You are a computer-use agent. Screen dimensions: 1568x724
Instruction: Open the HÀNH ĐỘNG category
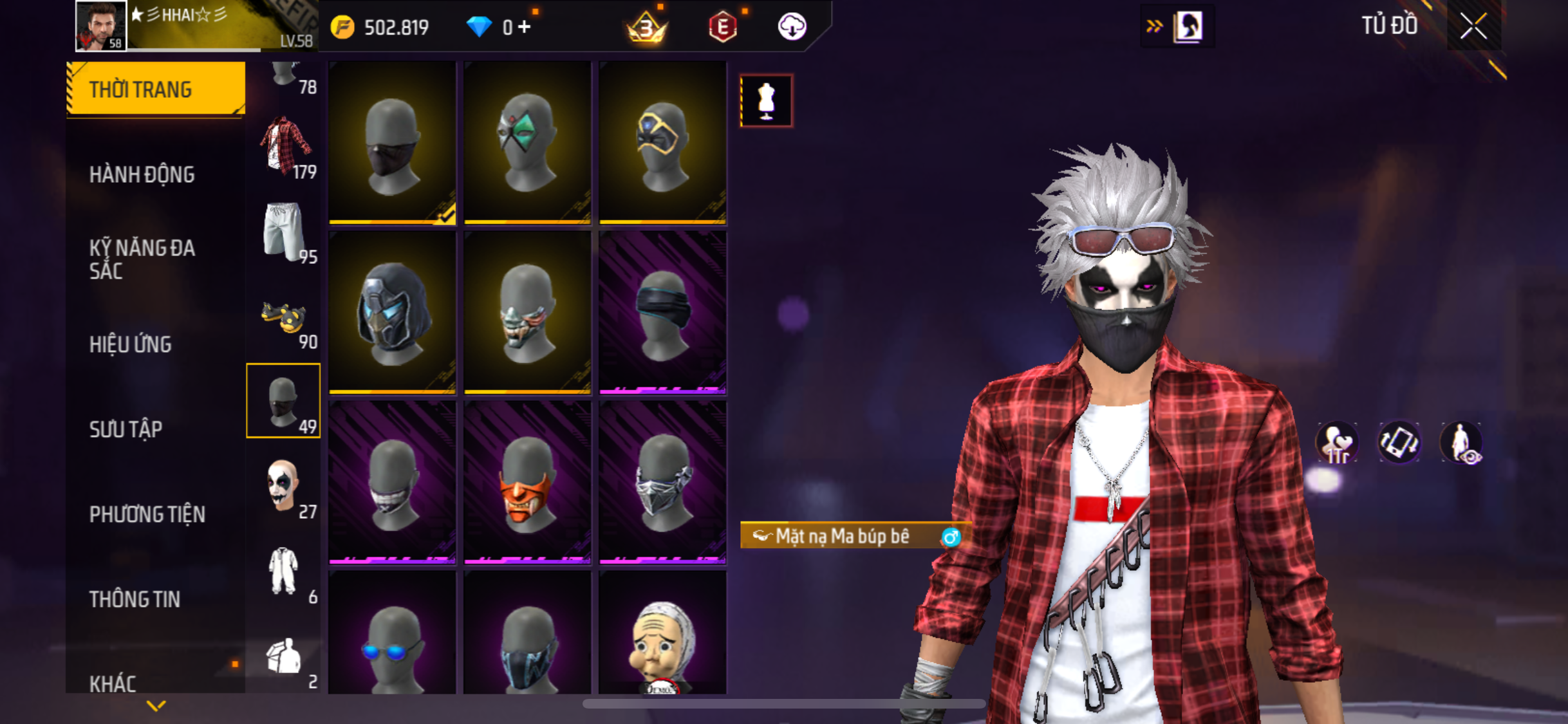click(x=142, y=174)
